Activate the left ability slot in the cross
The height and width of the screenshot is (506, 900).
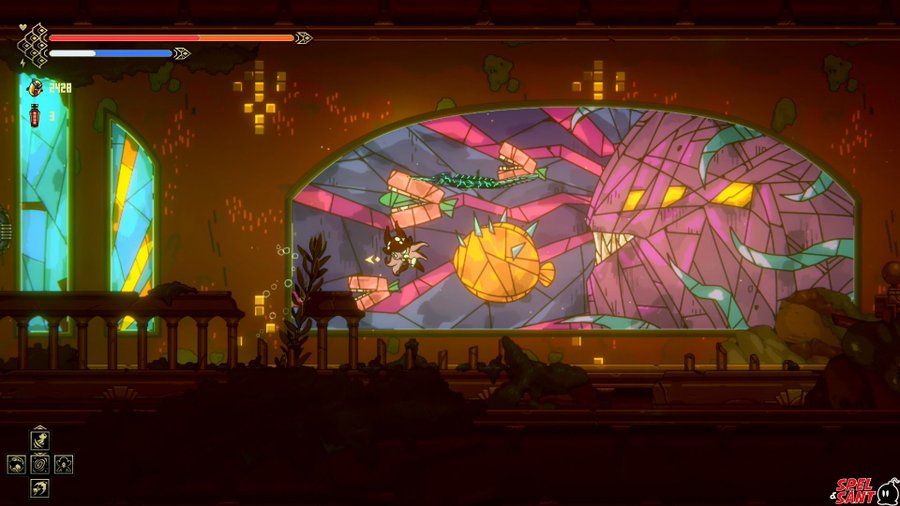(x=17, y=464)
